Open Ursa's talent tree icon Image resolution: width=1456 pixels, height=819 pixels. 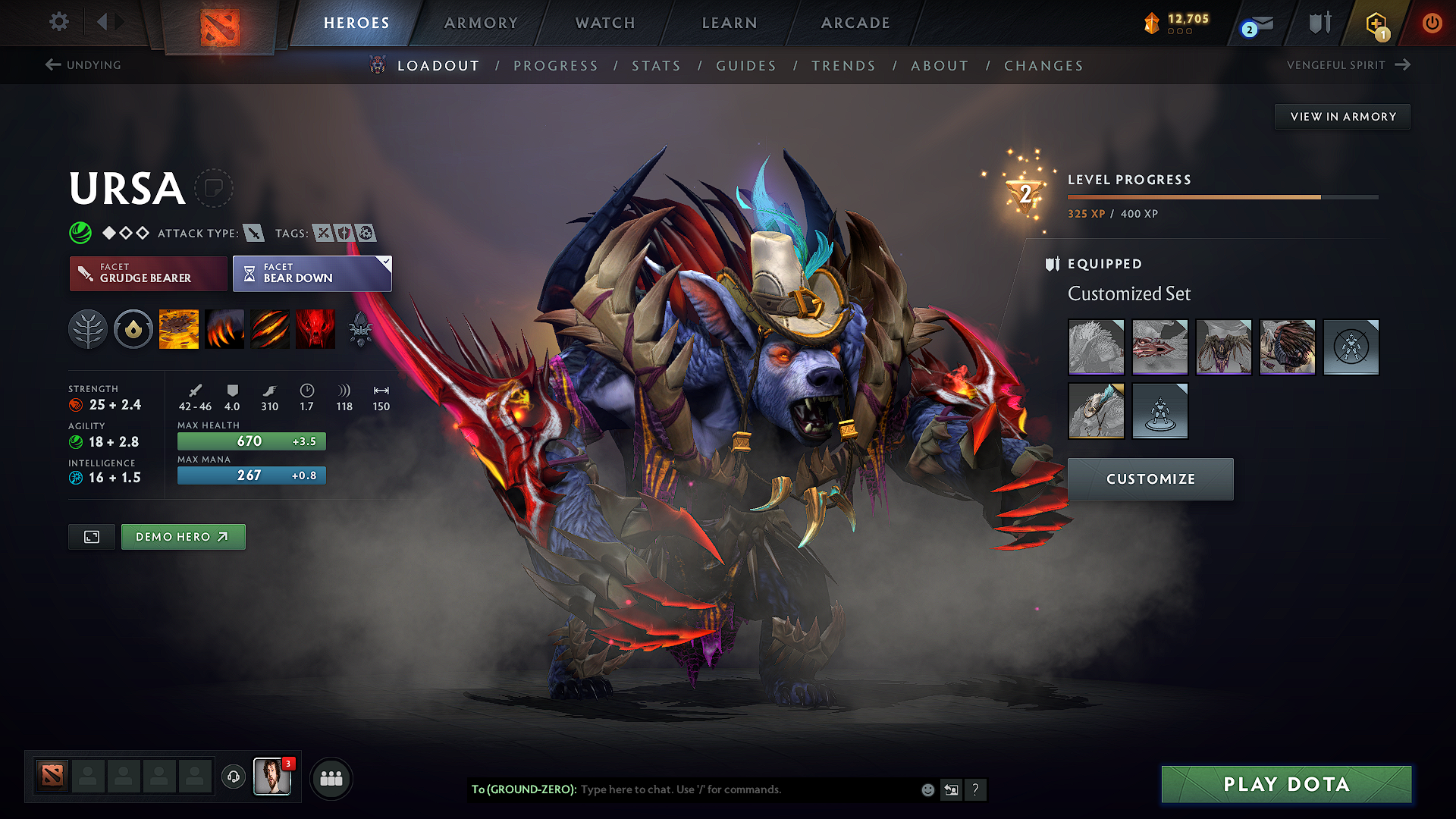click(88, 329)
